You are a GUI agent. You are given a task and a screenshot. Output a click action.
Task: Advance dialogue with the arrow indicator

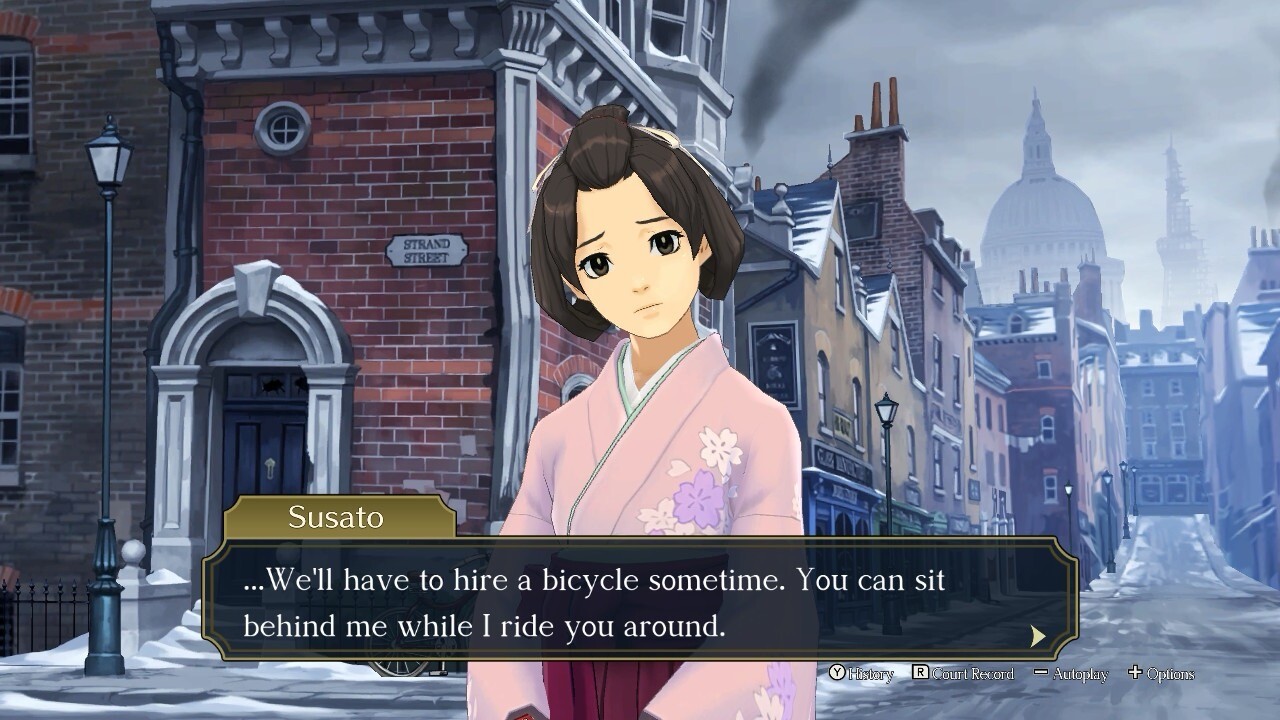(x=1038, y=636)
